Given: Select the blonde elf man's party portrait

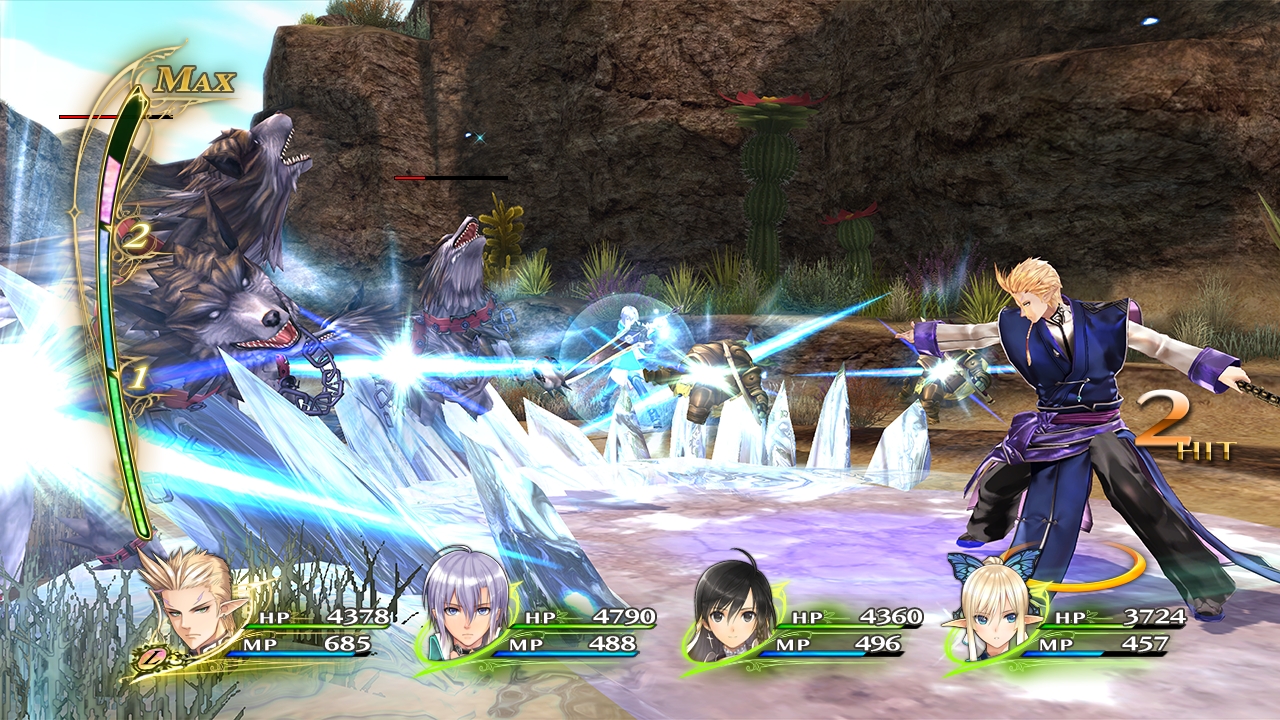Looking at the screenshot, I should (192, 608).
